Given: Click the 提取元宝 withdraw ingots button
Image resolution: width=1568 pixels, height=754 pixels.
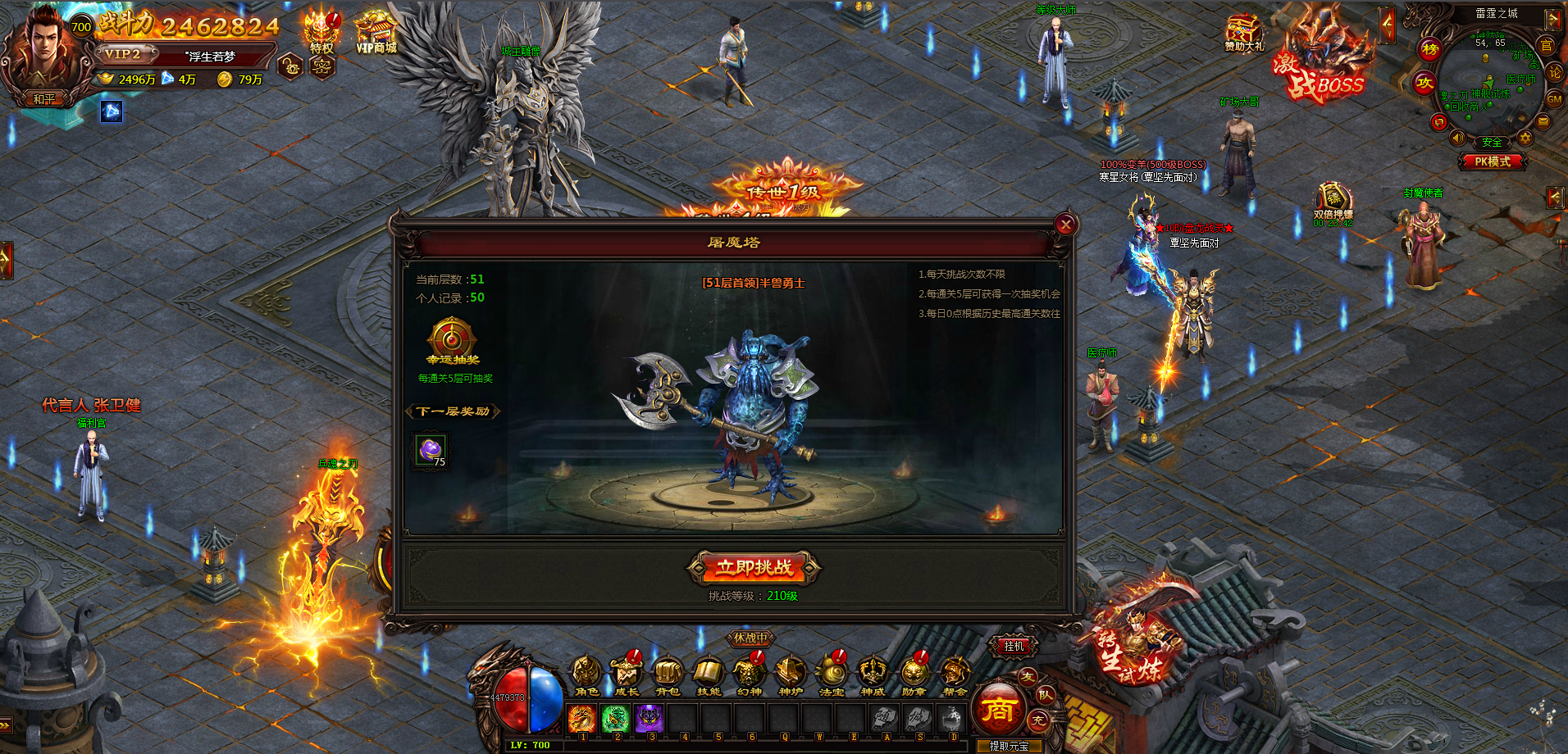Looking at the screenshot, I should point(1009,746).
